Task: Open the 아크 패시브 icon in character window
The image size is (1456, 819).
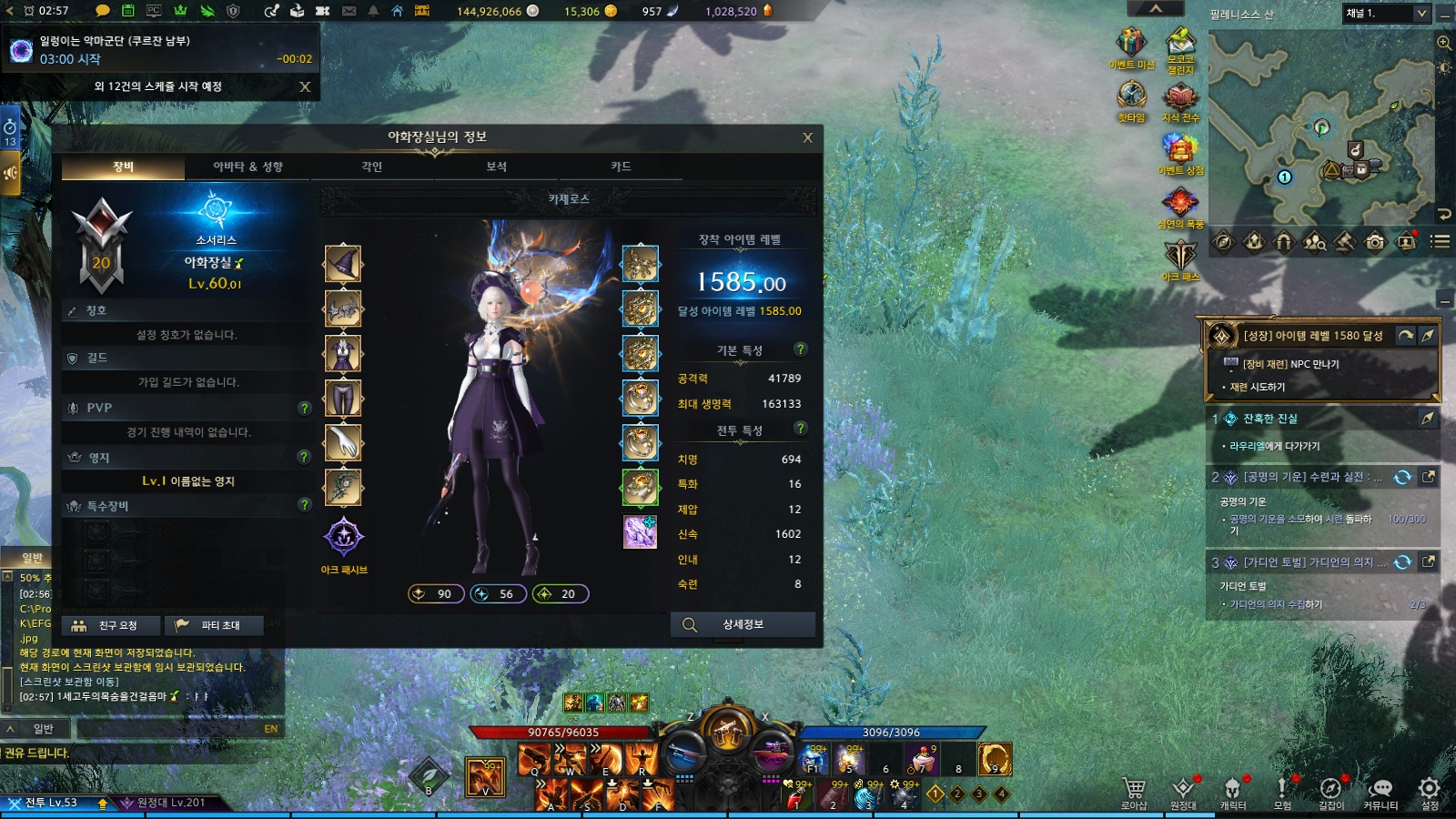Action: (344, 537)
